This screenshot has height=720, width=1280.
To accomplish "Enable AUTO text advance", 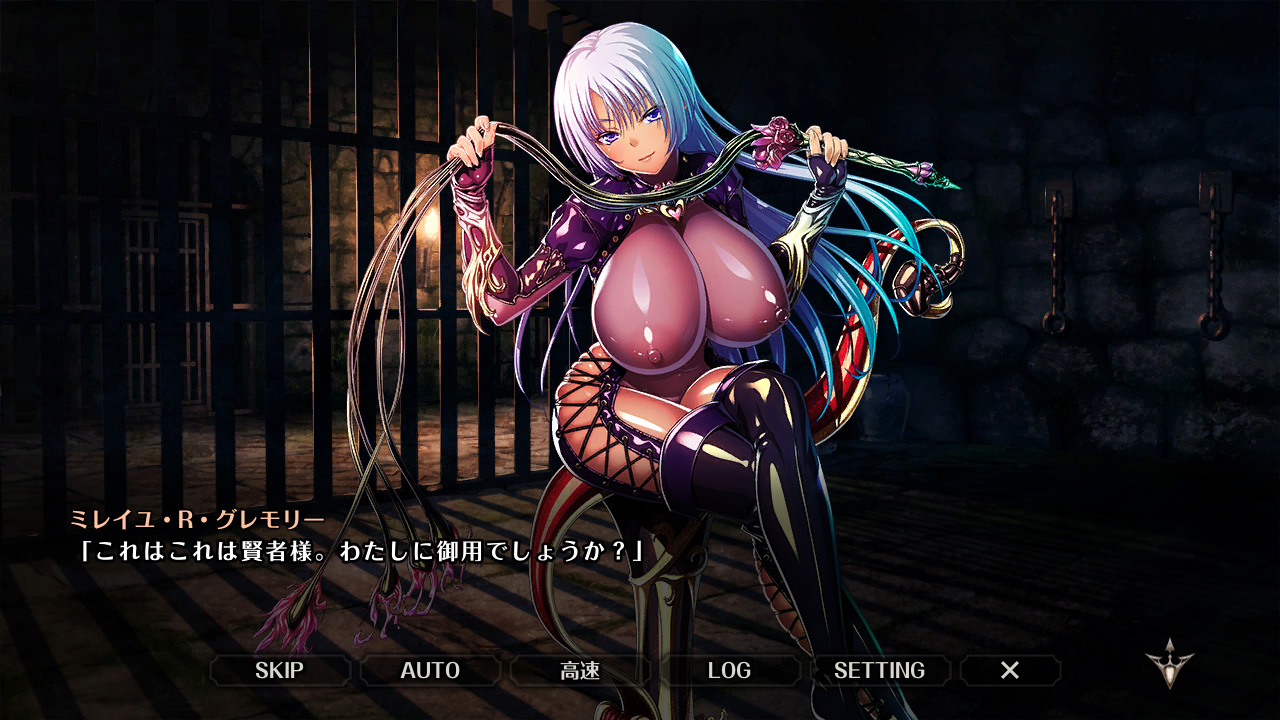I will pos(430,670).
